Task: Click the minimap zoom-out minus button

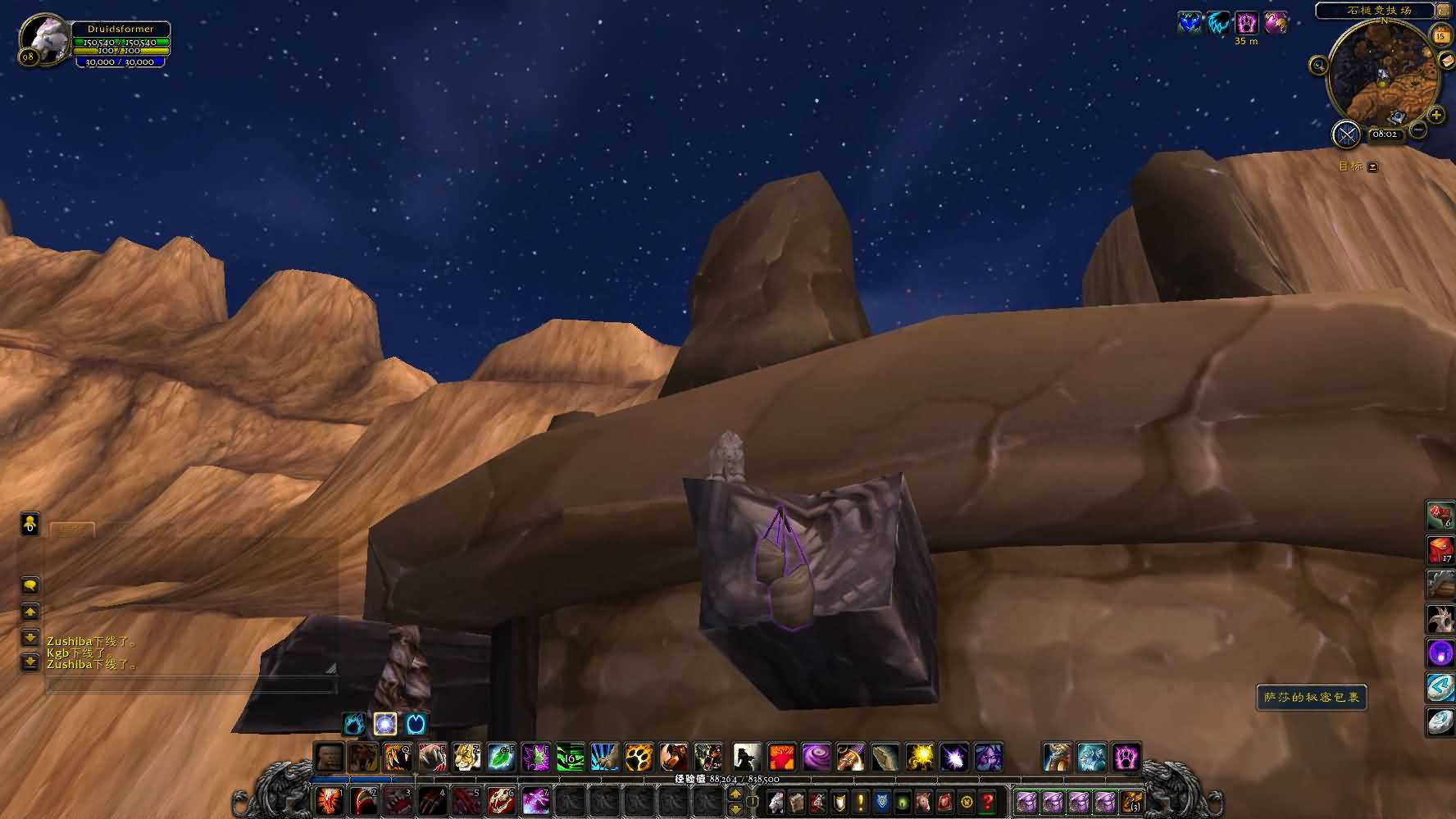Action: coord(1418,130)
